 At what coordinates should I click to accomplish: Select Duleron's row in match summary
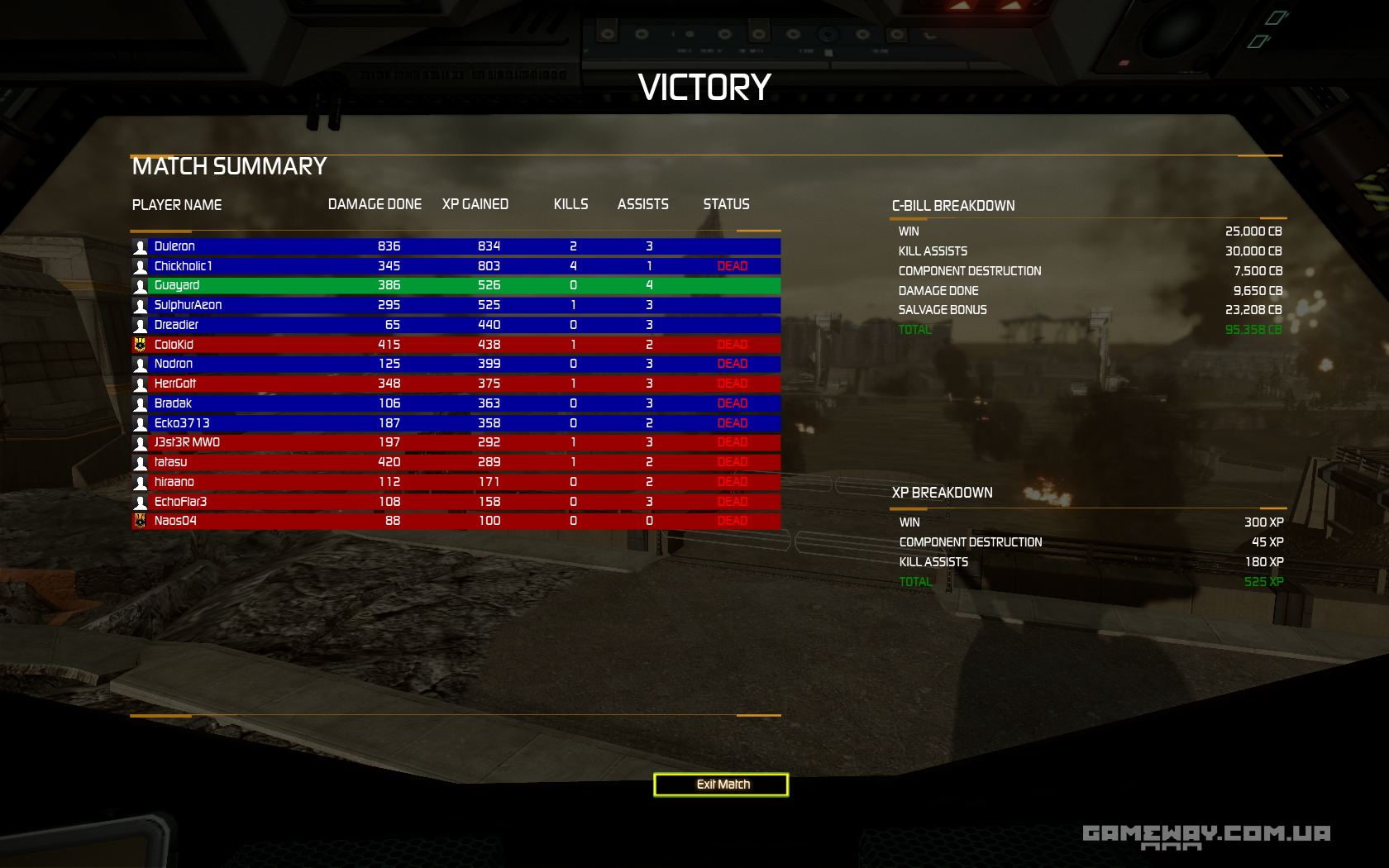[455, 246]
